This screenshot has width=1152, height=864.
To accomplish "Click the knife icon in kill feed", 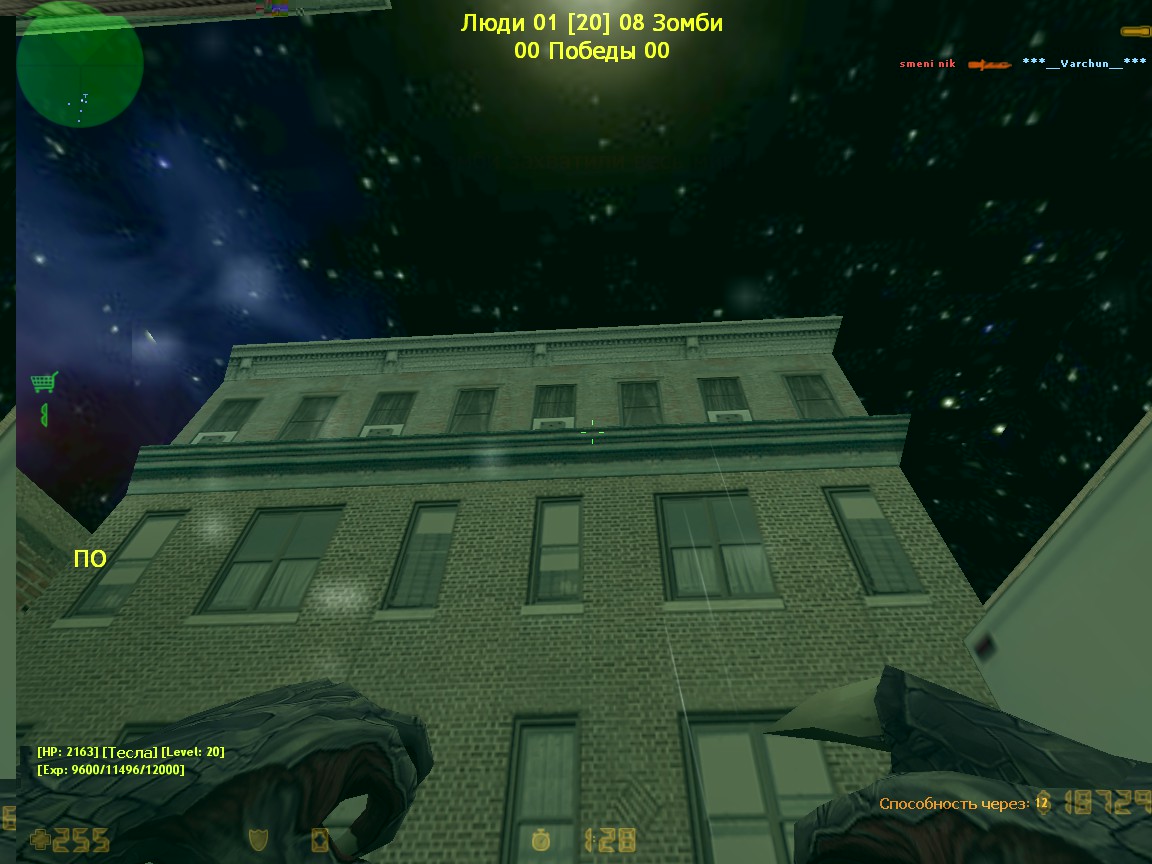I will (x=989, y=65).
